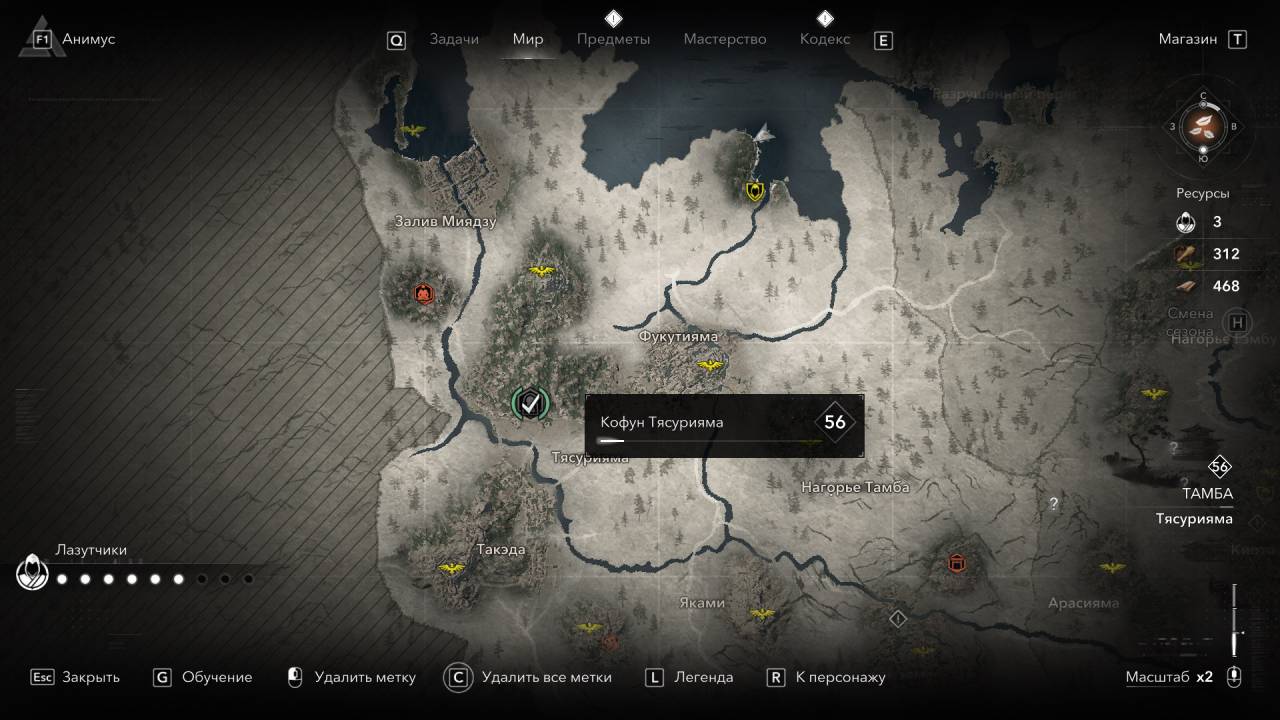Open the Предметы tab
1280x720 pixels.
click(x=613, y=39)
